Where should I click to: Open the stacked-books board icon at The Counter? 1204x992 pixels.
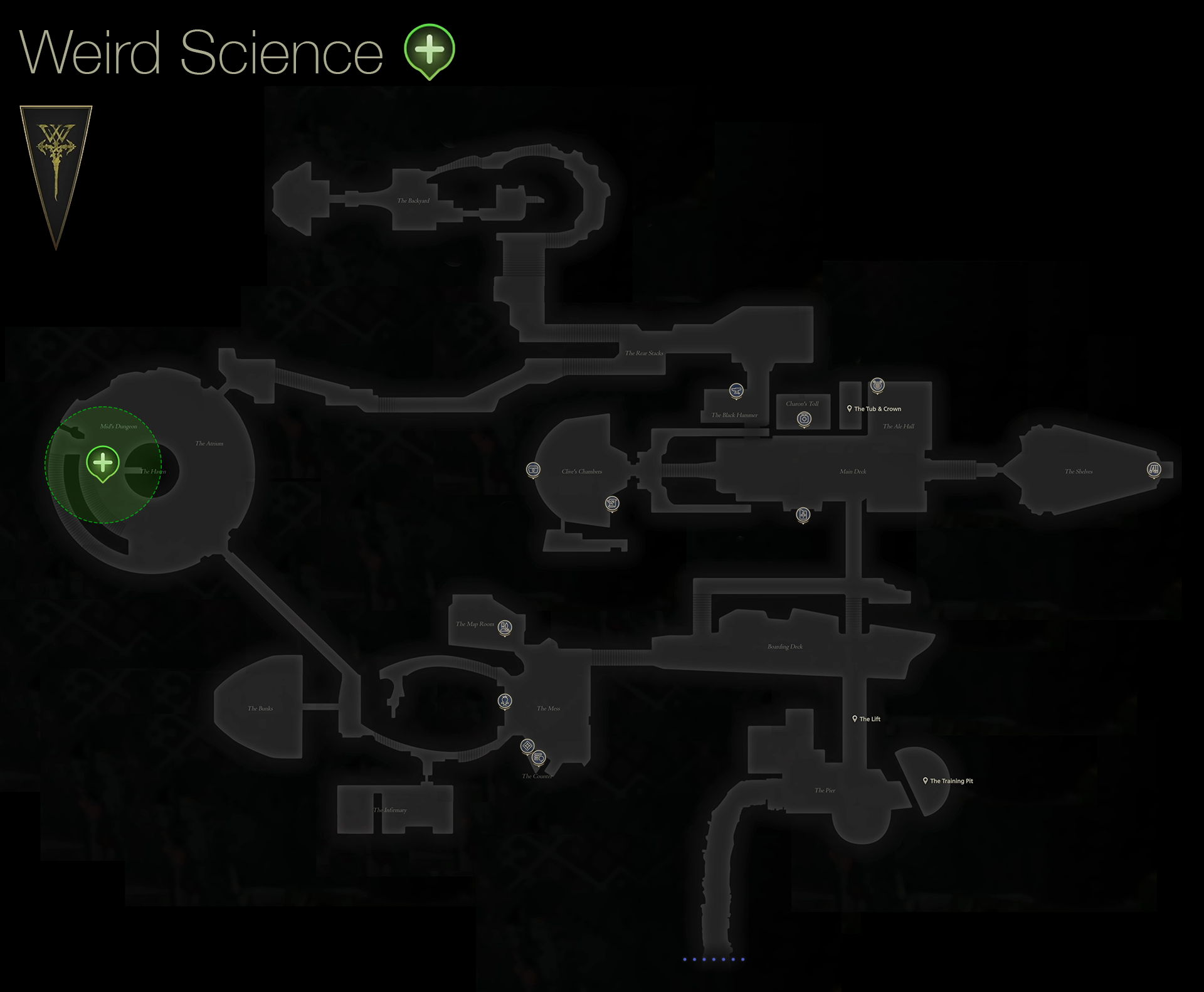coord(539,757)
